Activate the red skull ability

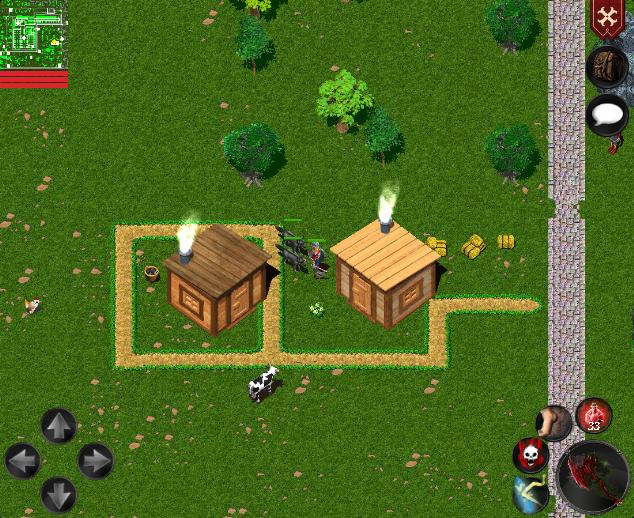click(530, 455)
